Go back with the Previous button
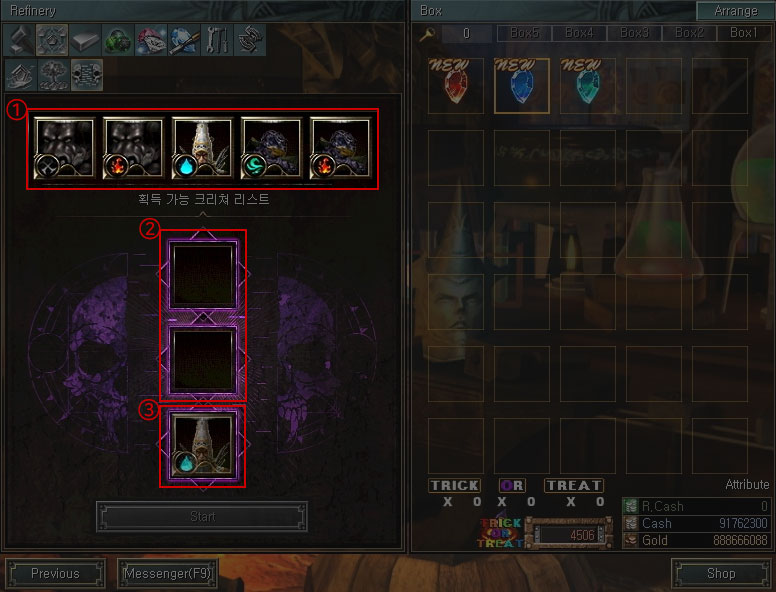The height and width of the screenshot is (592, 776). coord(55,574)
